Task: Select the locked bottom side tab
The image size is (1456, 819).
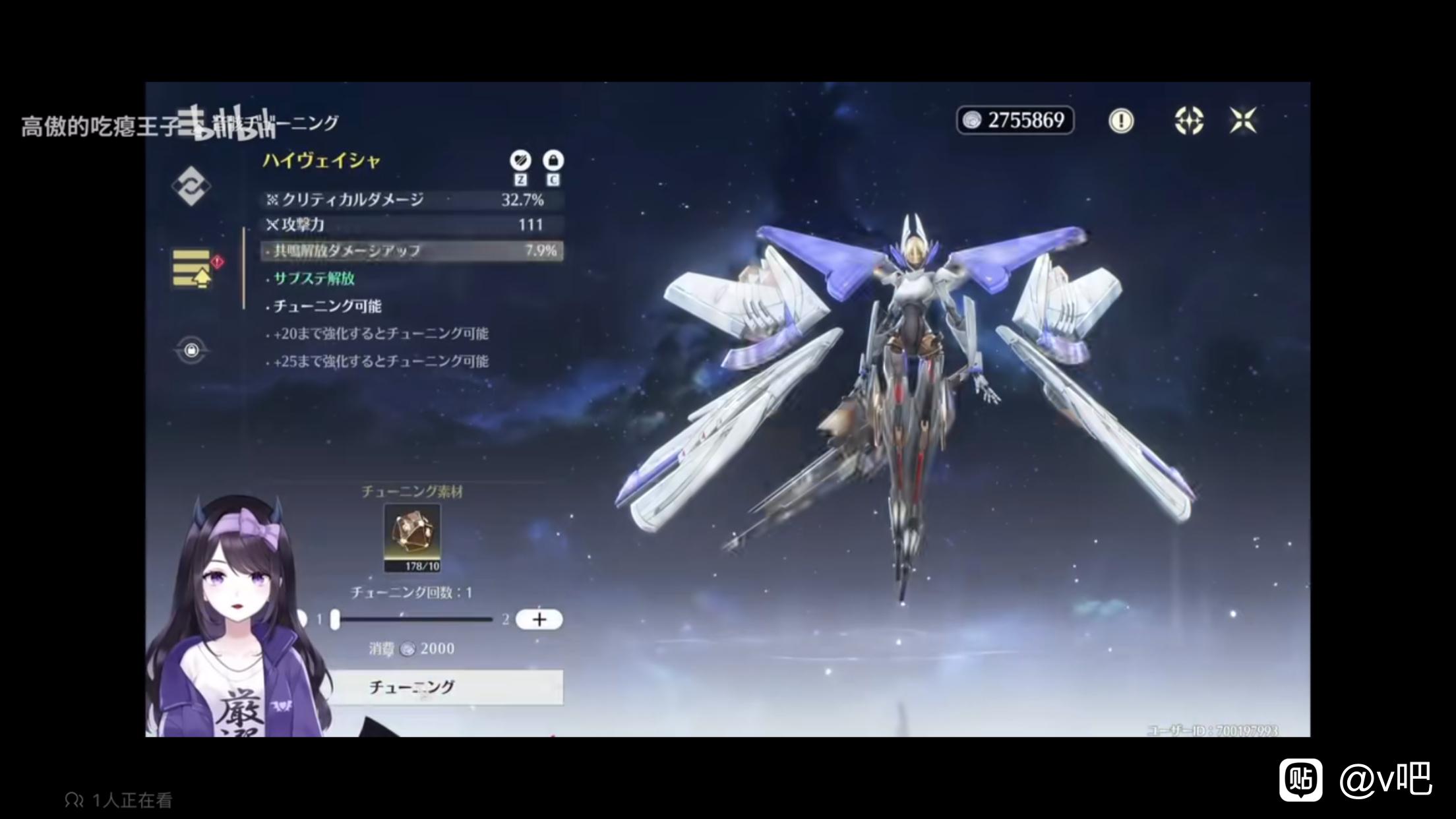Action: tap(191, 349)
